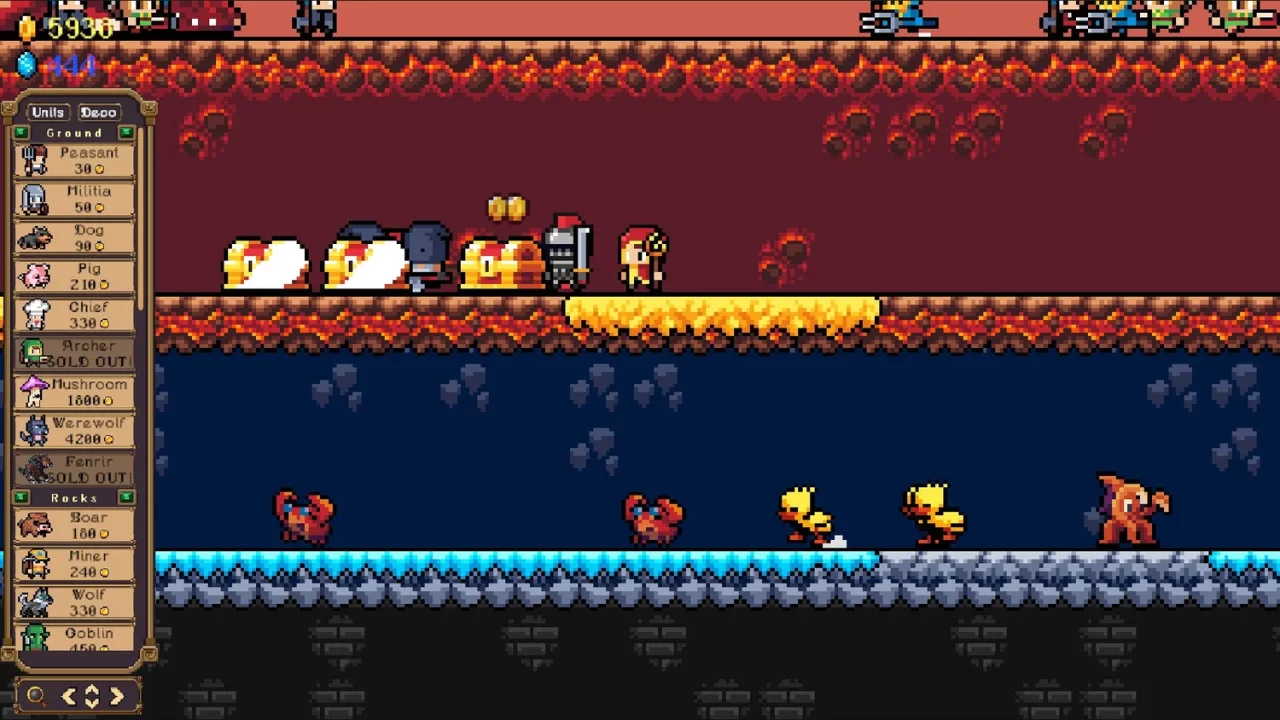Open the Deco tab
1280x720 pixels.
point(98,112)
